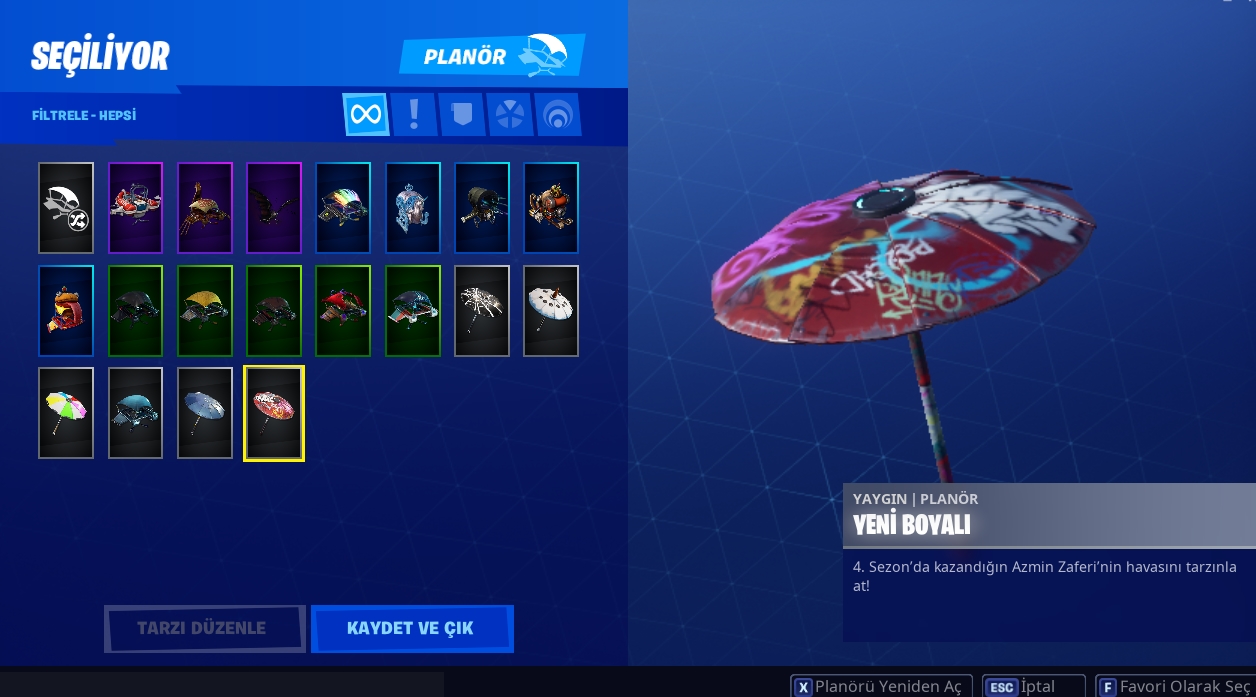Select the infinity 'all' filter
1256x697 pixels.
(366, 114)
